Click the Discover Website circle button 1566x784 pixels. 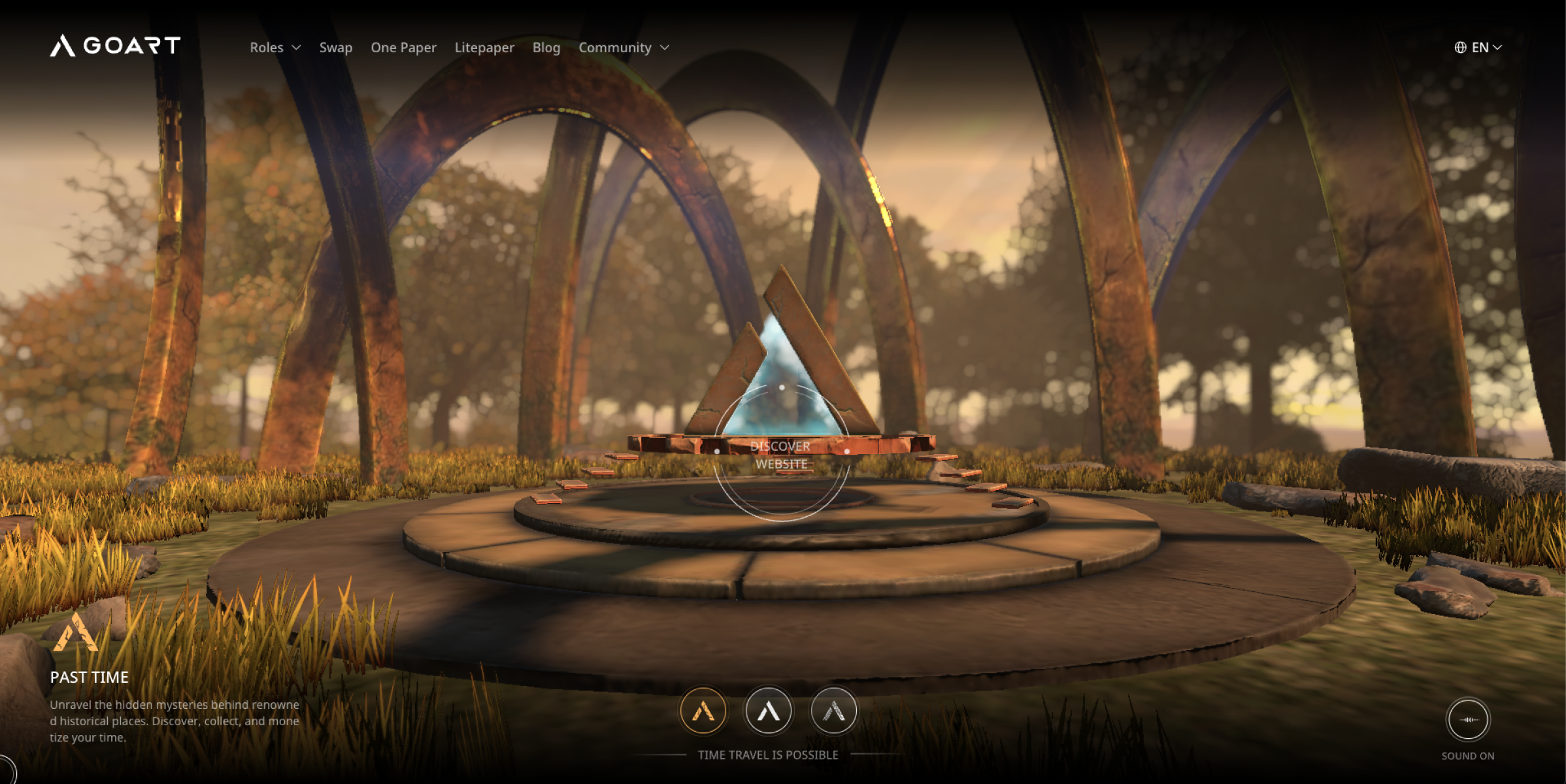(x=782, y=455)
